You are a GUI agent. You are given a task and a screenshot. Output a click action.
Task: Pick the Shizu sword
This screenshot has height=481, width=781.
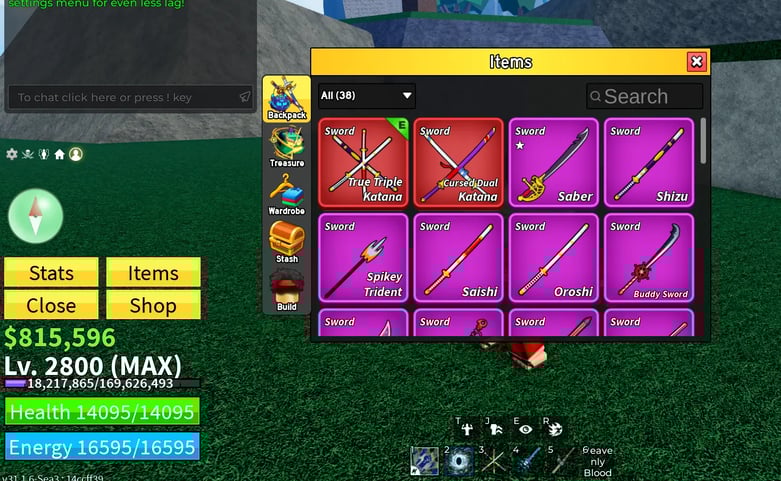(x=648, y=162)
